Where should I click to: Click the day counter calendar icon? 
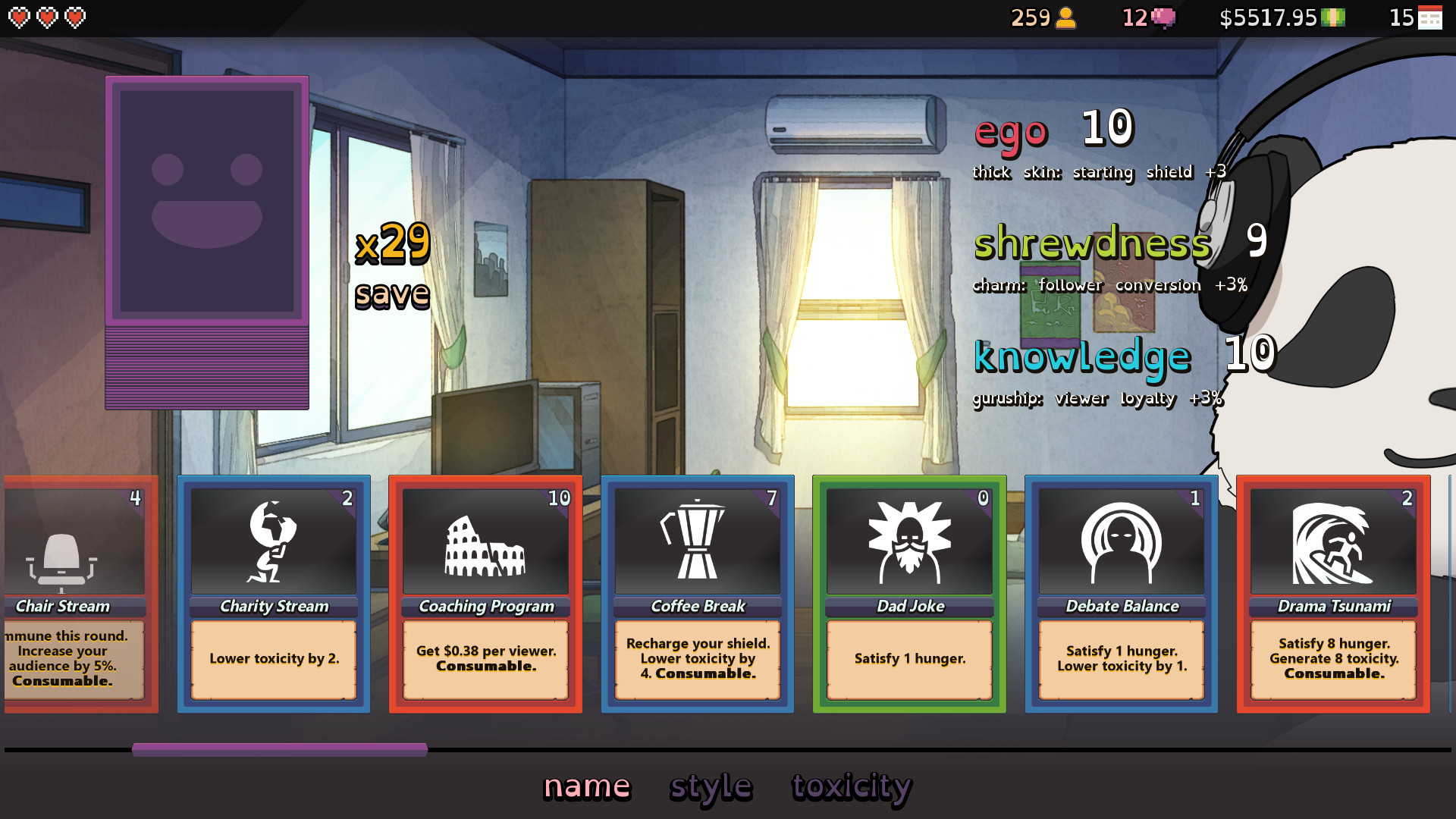(1432, 18)
